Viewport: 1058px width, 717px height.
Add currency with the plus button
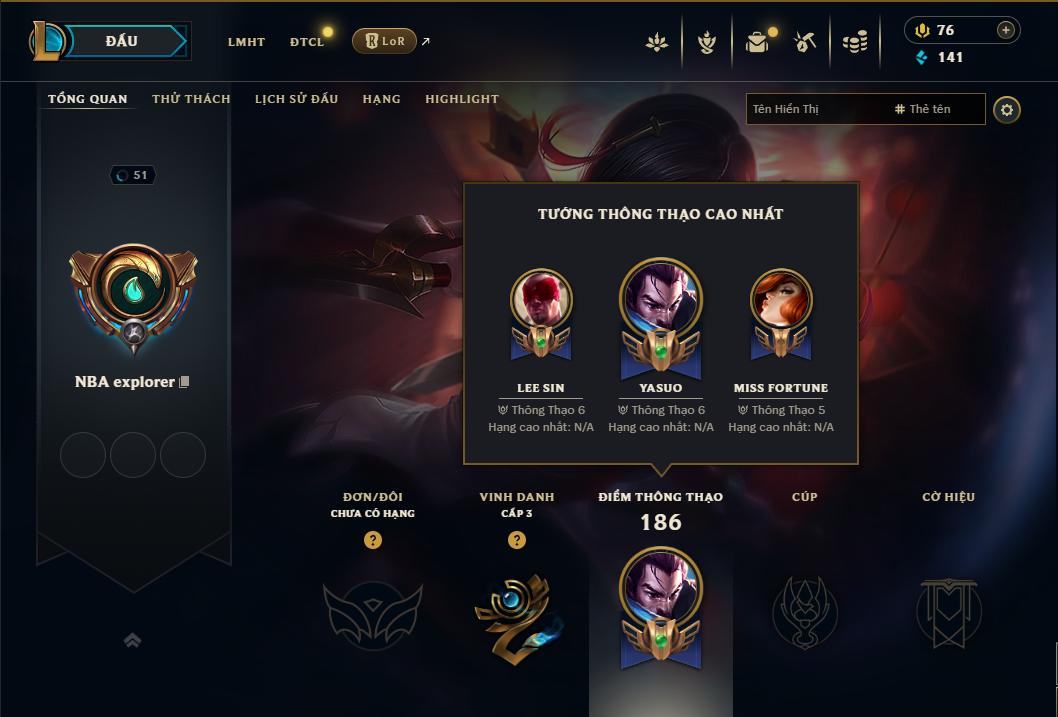(x=1005, y=30)
